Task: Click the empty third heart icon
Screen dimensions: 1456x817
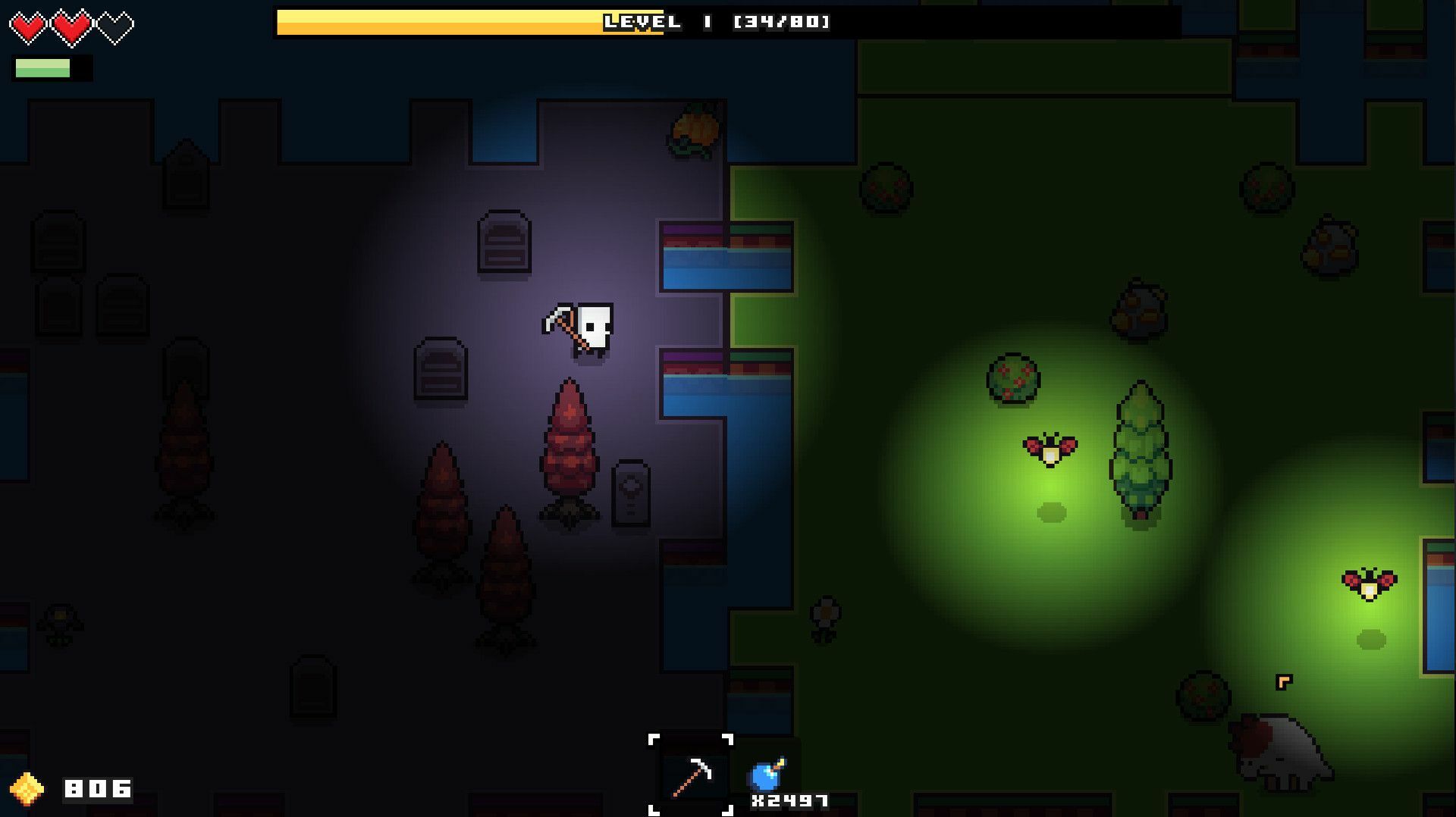Action: click(115, 24)
